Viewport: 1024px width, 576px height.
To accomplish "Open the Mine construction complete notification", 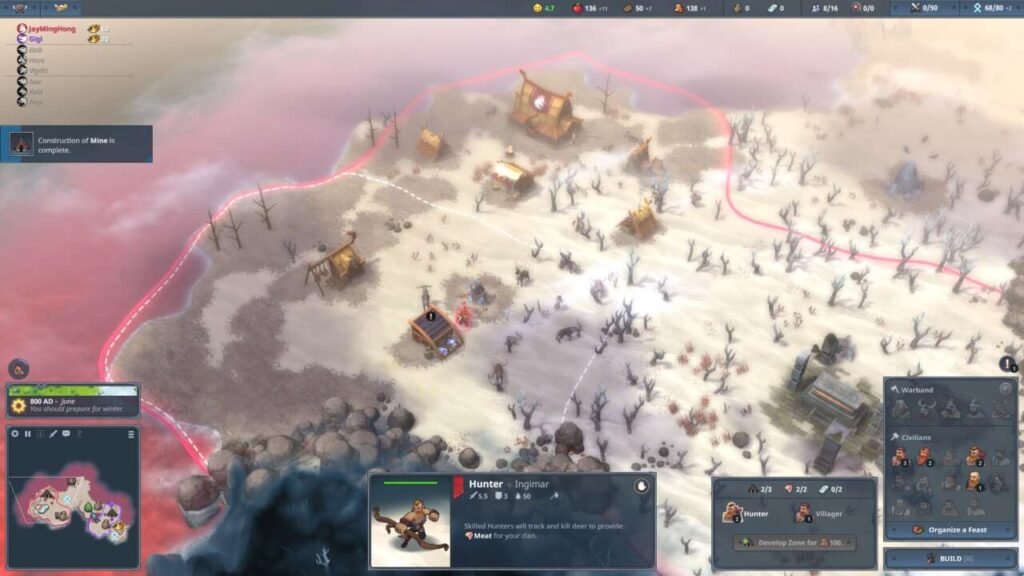I will (77, 144).
